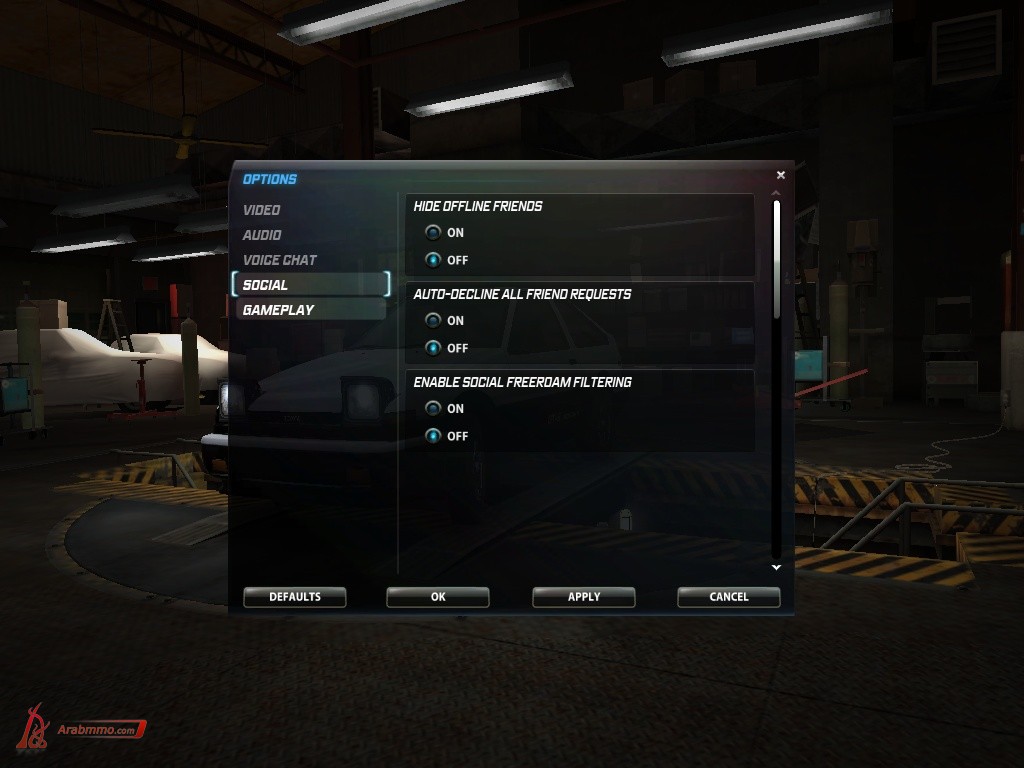This screenshot has width=1024, height=768.
Task: Click the Defaults button
Action: coord(295,597)
